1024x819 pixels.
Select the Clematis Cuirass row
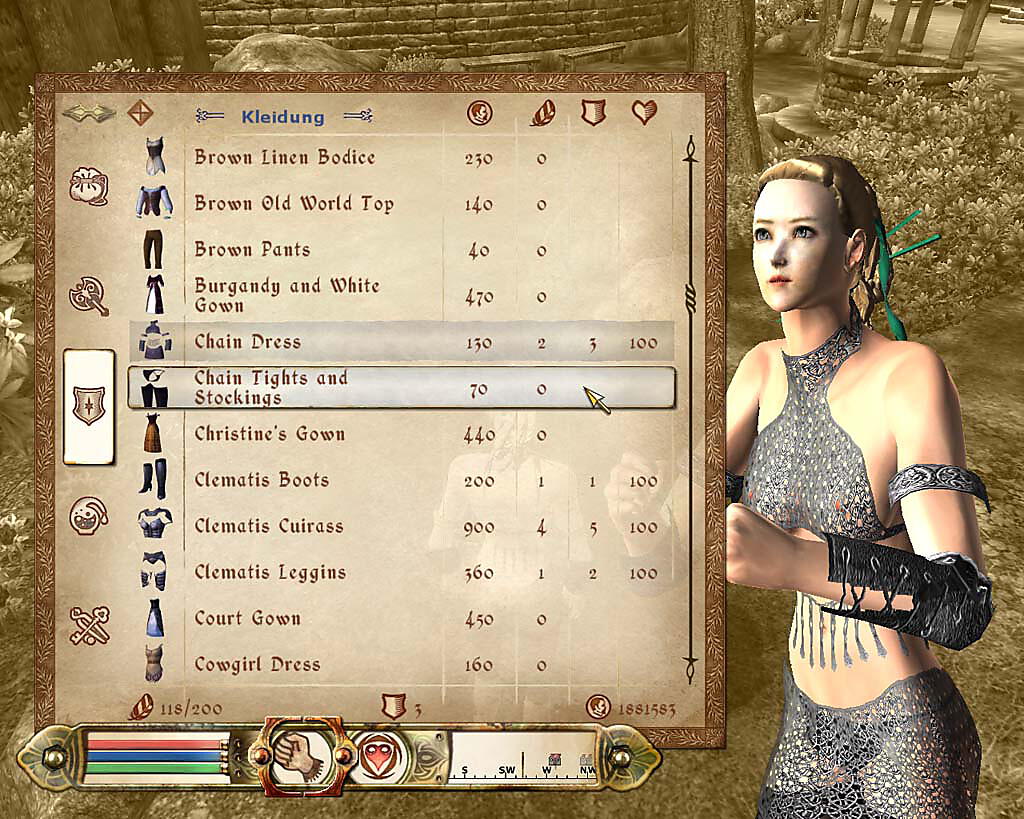(268, 526)
